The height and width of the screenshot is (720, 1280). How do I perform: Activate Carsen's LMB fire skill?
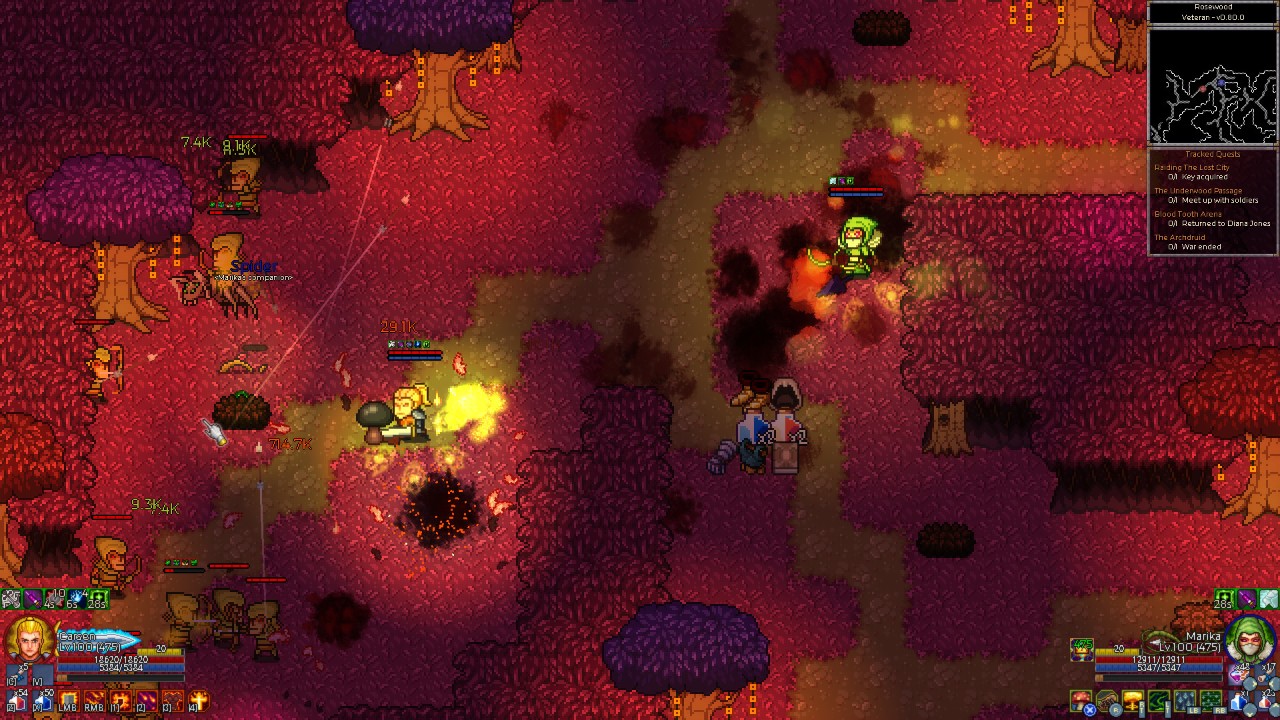pos(70,700)
